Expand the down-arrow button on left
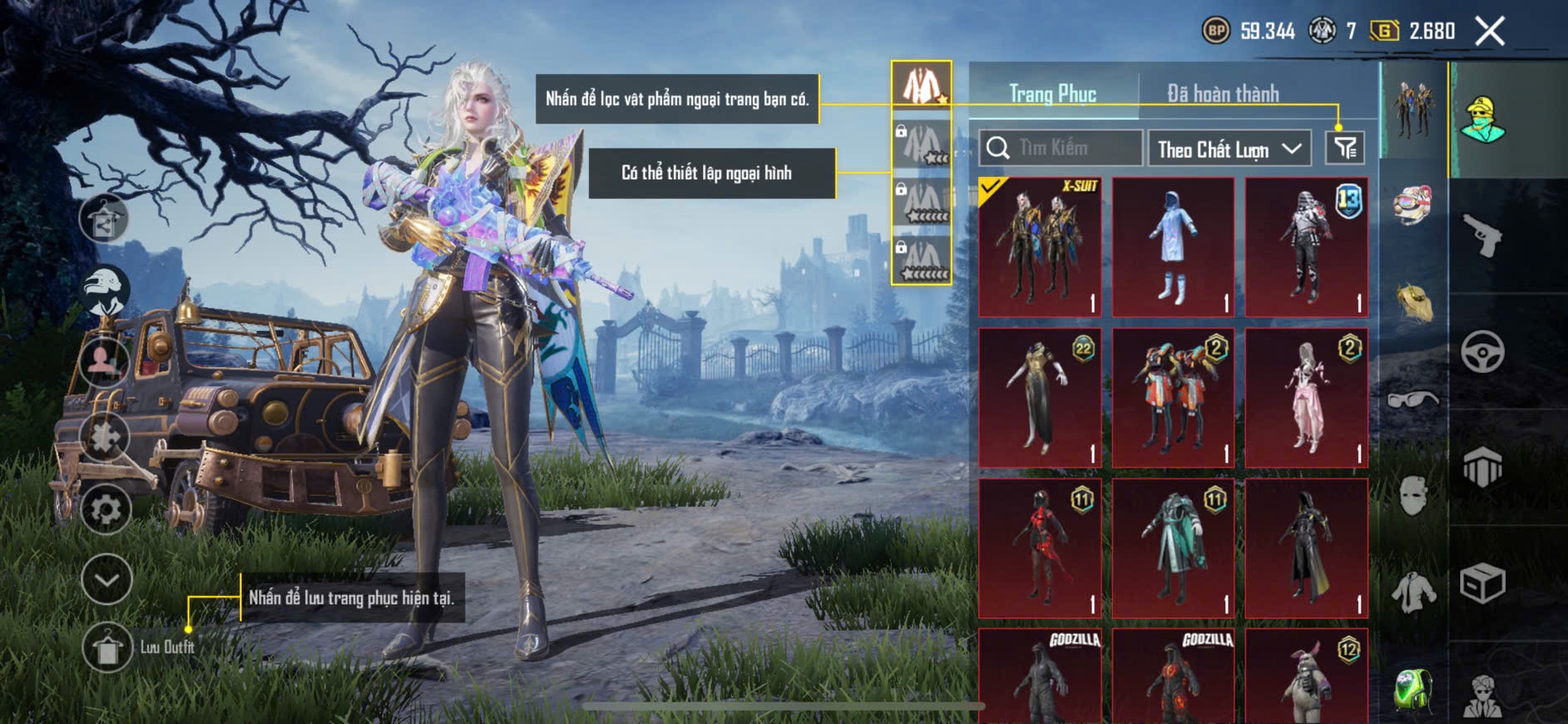 [x=106, y=578]
